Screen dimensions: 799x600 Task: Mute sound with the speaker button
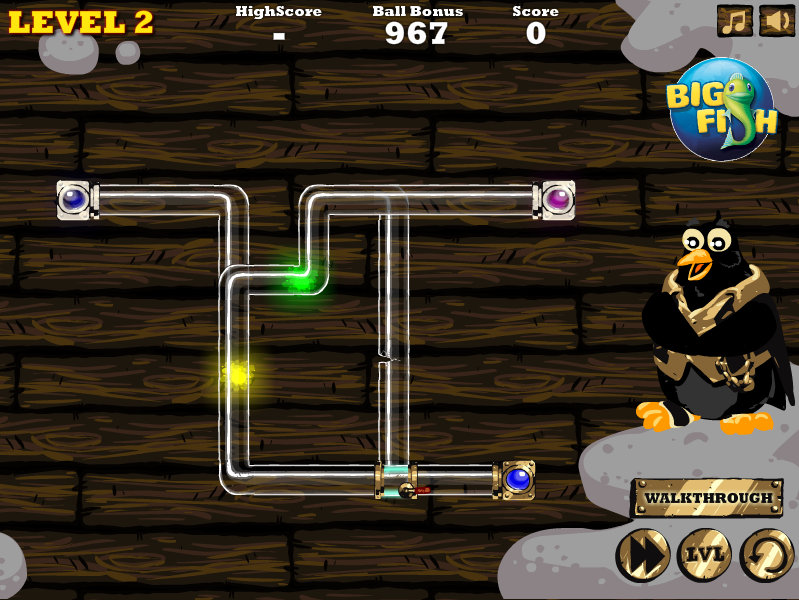pyautogui.click(x=776, y=21)
